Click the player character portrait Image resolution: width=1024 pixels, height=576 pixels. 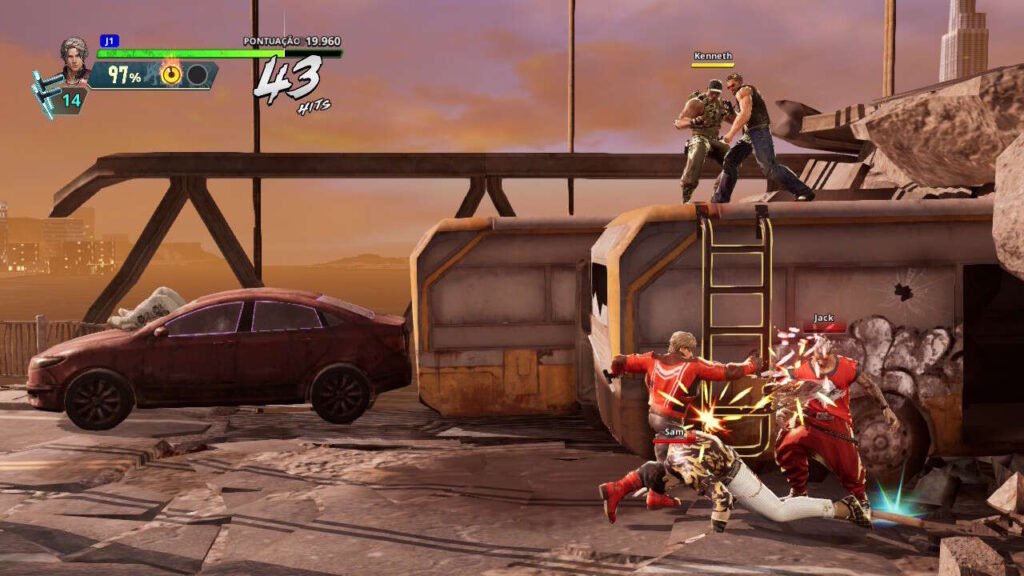(74, 59)
